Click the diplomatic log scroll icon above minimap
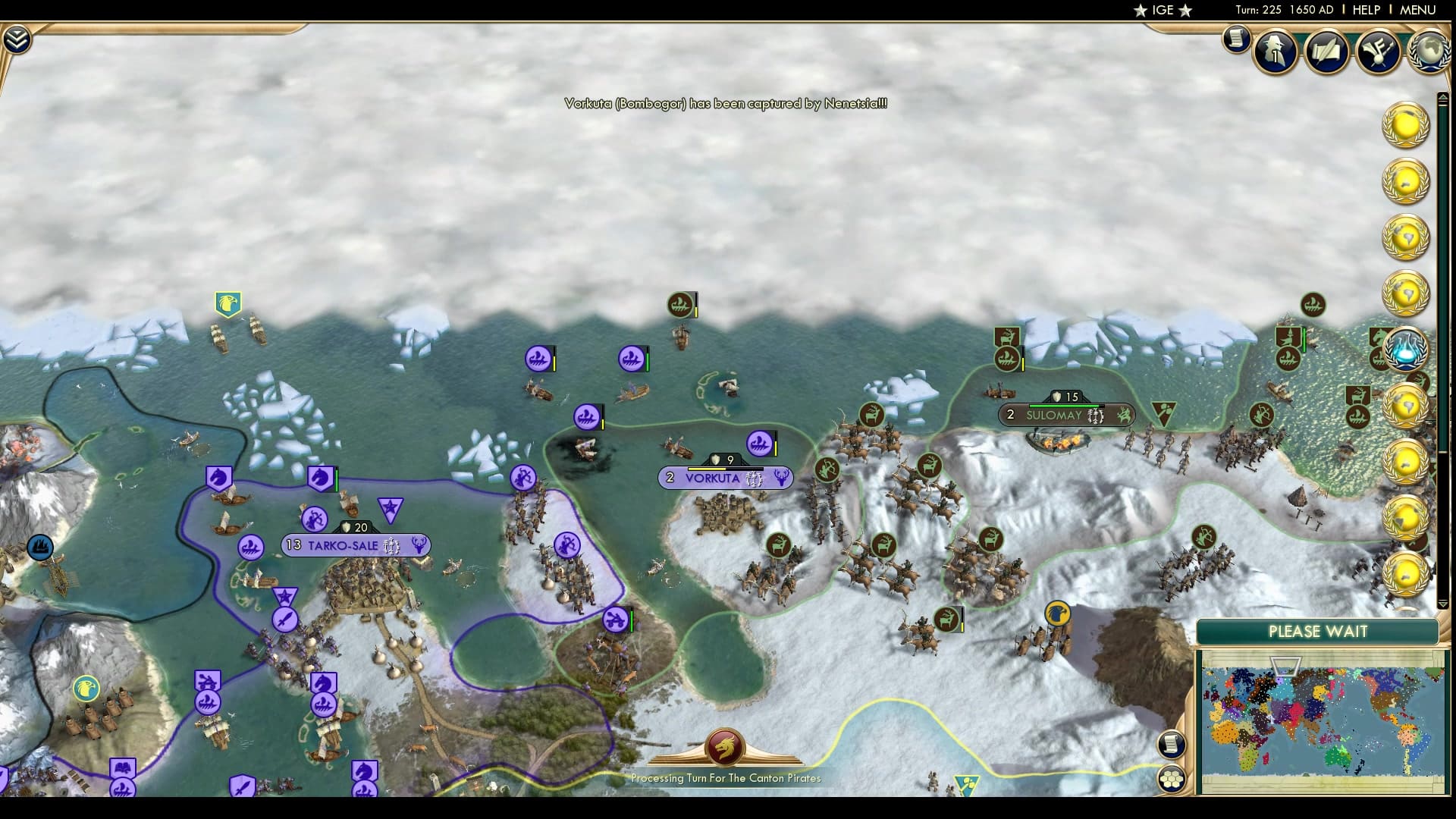1456x819 pixels. (x=1172, y=745)
